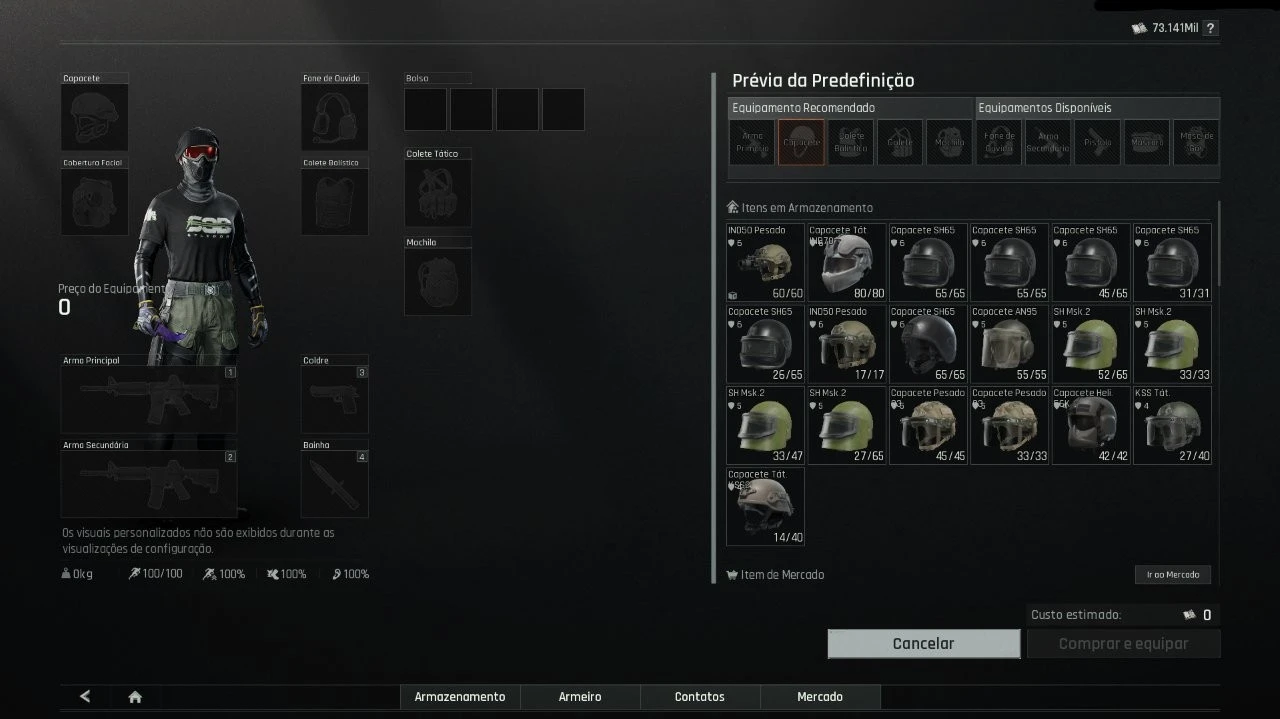The height and width of the screenshot is (719, 1280).
Task: Select the white tactical helmet with 80/80 durability
Action: pos(847,262)
